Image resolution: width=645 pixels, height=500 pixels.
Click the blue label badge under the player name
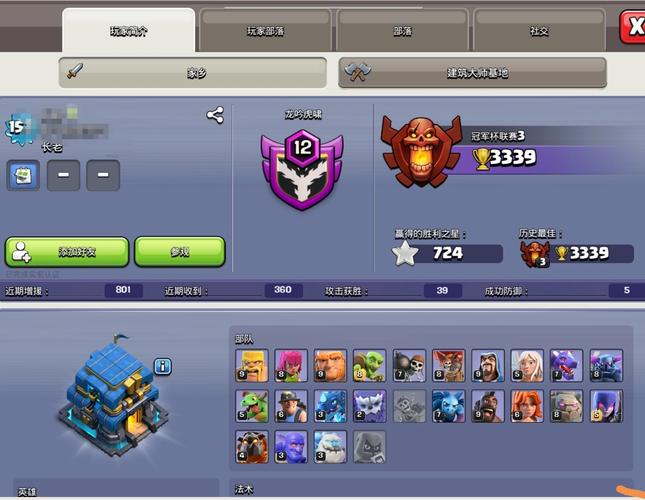point(23,176)
